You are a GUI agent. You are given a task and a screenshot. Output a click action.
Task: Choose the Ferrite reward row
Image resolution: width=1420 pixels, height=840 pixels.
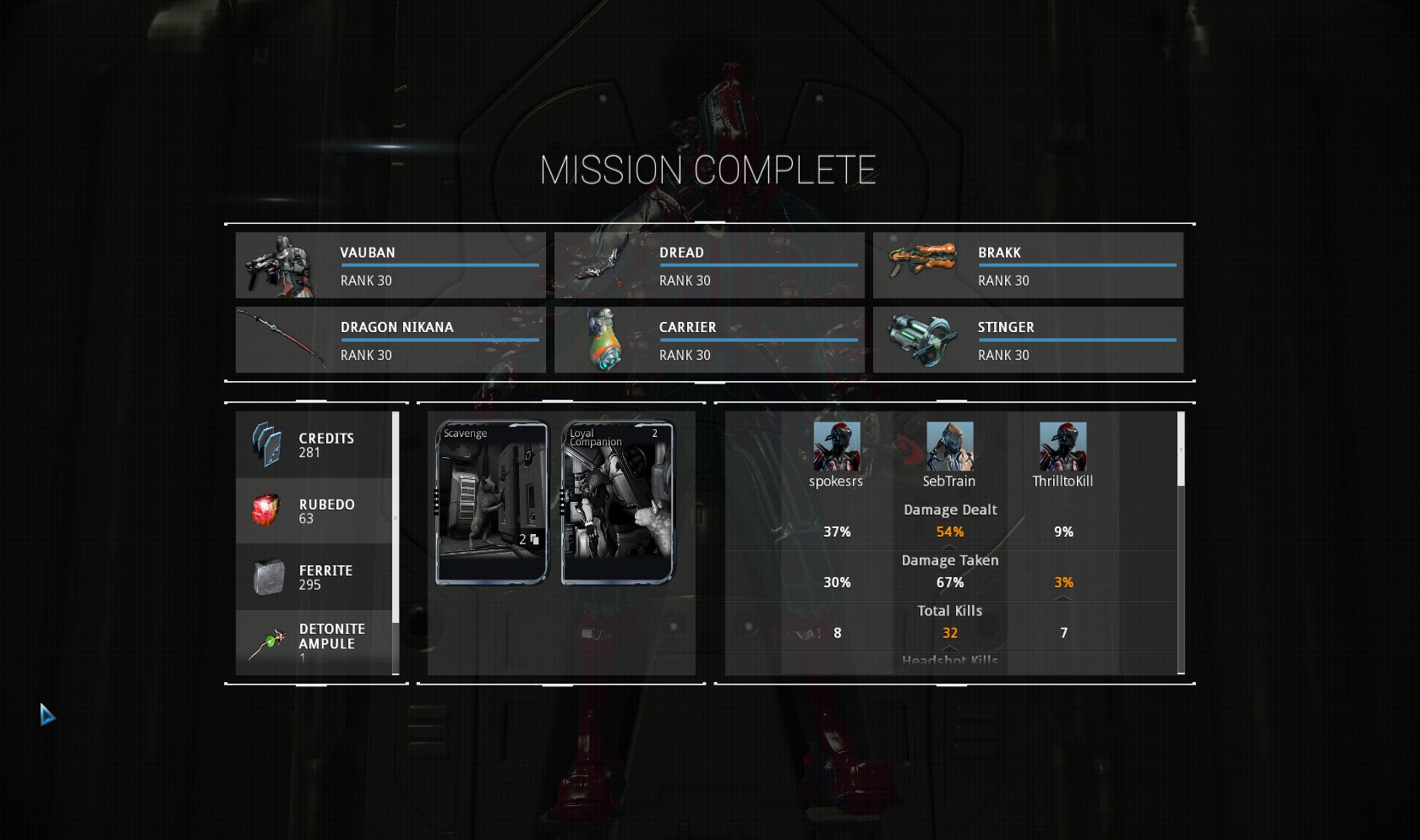pos(314,577)
